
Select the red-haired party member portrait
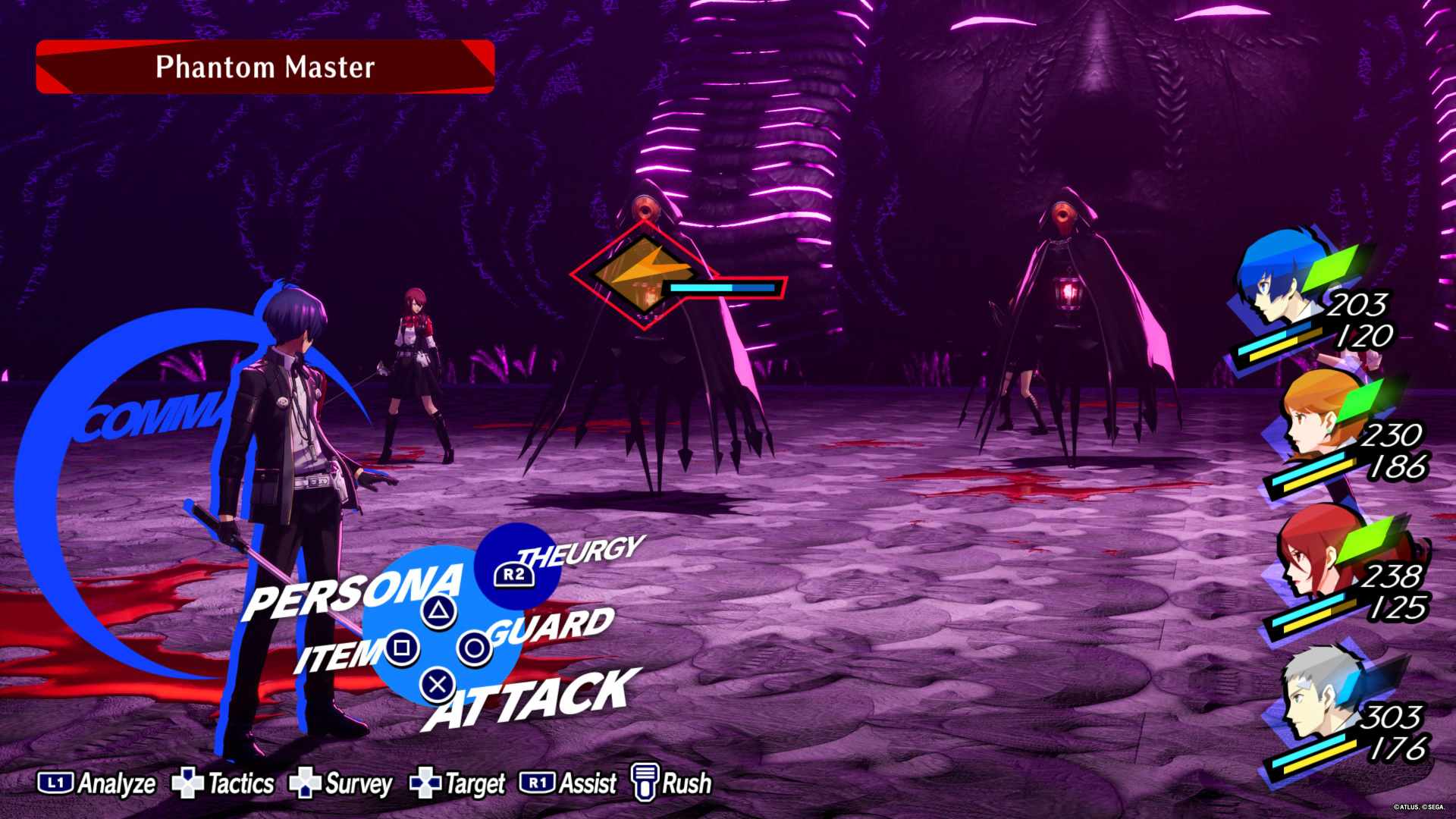tap(1314, 557)
